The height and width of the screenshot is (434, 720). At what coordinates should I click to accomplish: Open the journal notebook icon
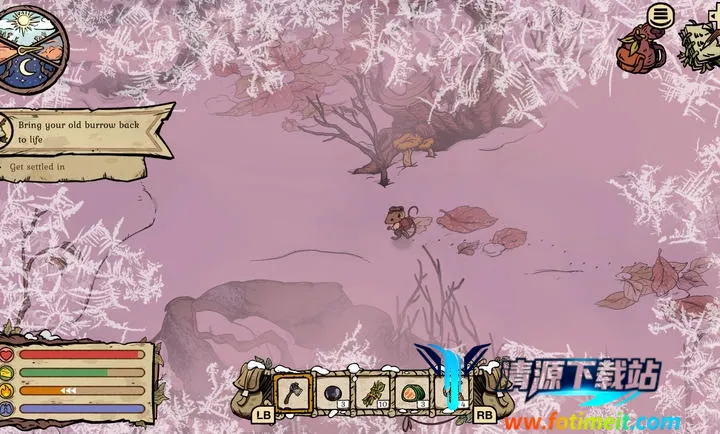point(701,43)
